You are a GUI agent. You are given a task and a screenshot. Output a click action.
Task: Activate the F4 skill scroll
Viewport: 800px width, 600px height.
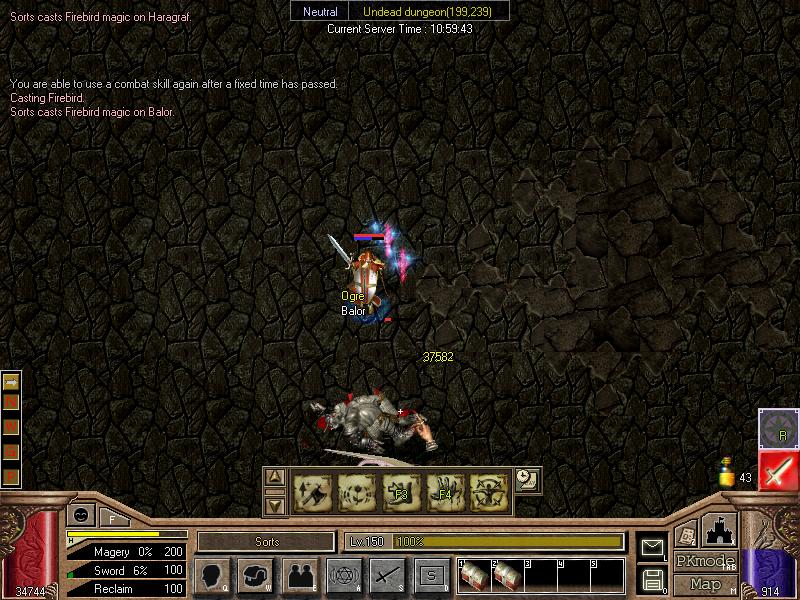point(445,493)
